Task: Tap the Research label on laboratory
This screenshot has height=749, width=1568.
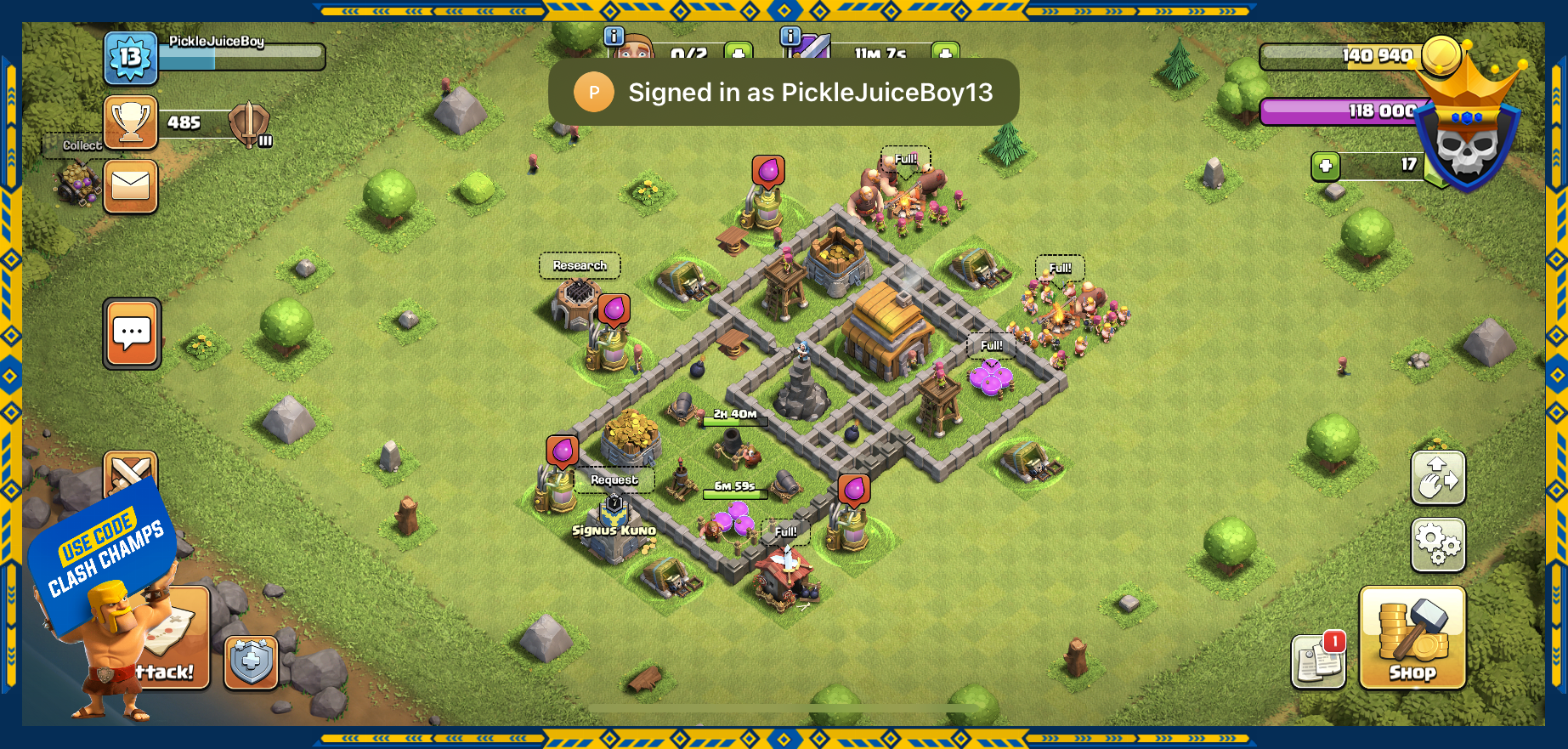Action: [x=580, y=266]
